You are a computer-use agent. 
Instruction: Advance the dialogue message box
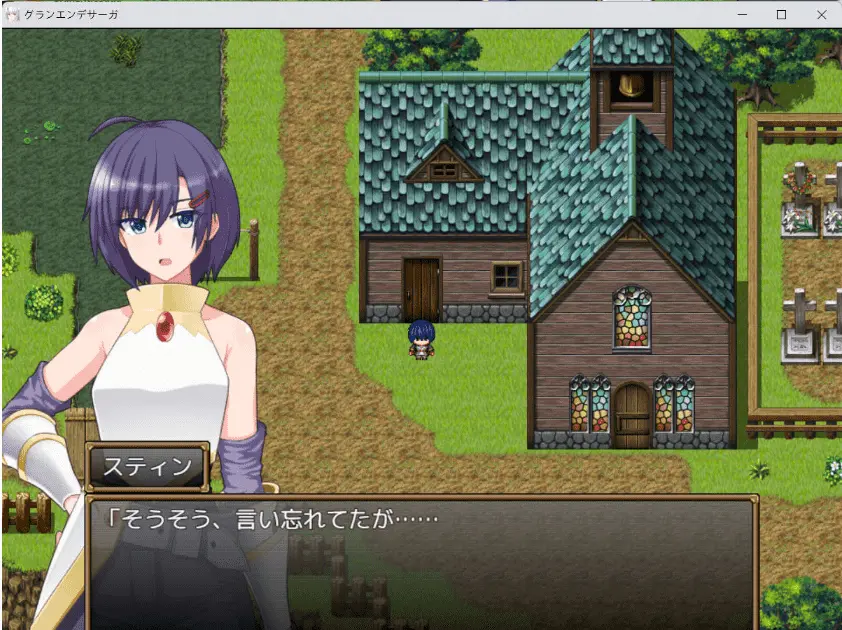pos(420,560)
